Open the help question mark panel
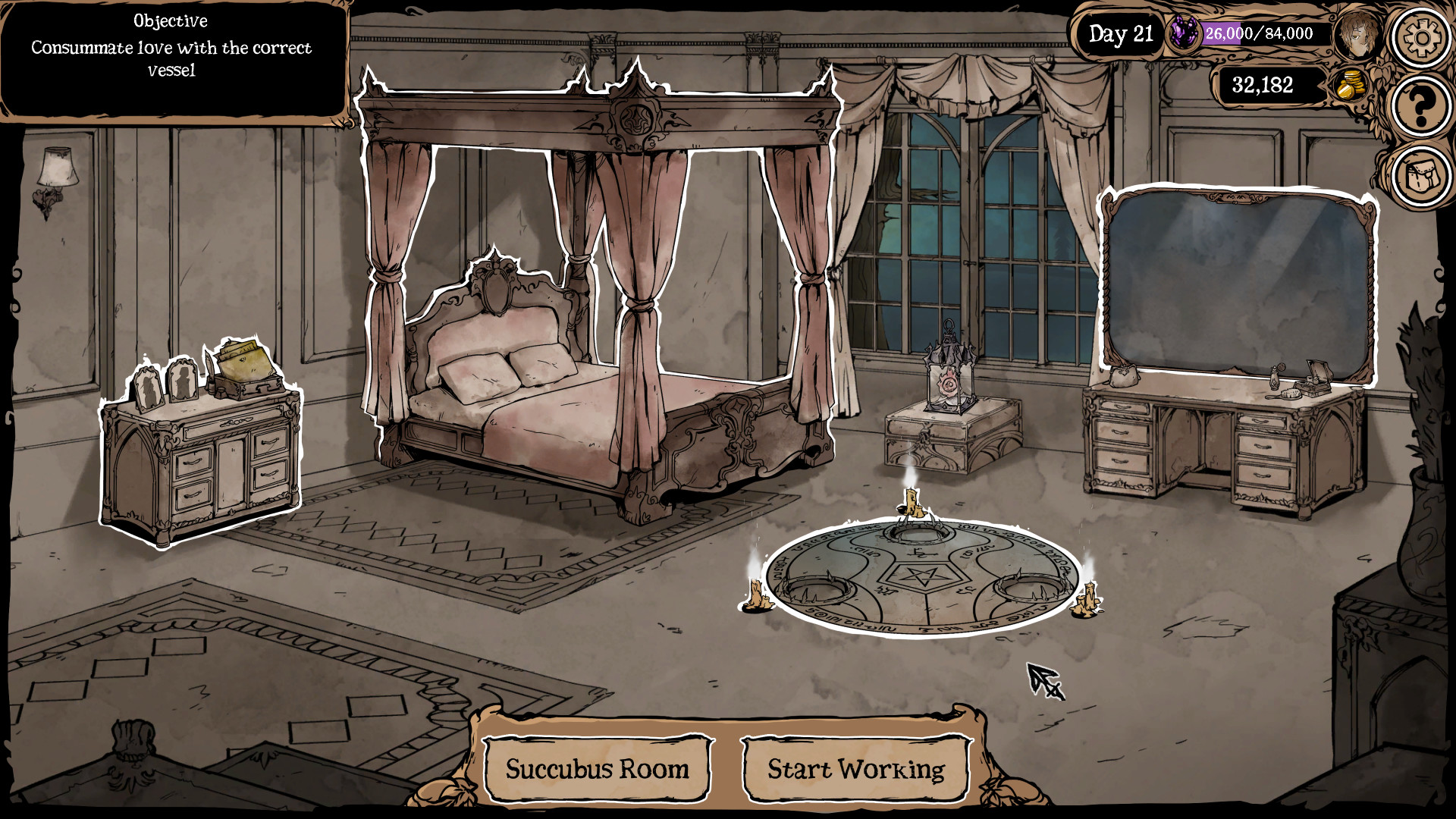 1421,105
